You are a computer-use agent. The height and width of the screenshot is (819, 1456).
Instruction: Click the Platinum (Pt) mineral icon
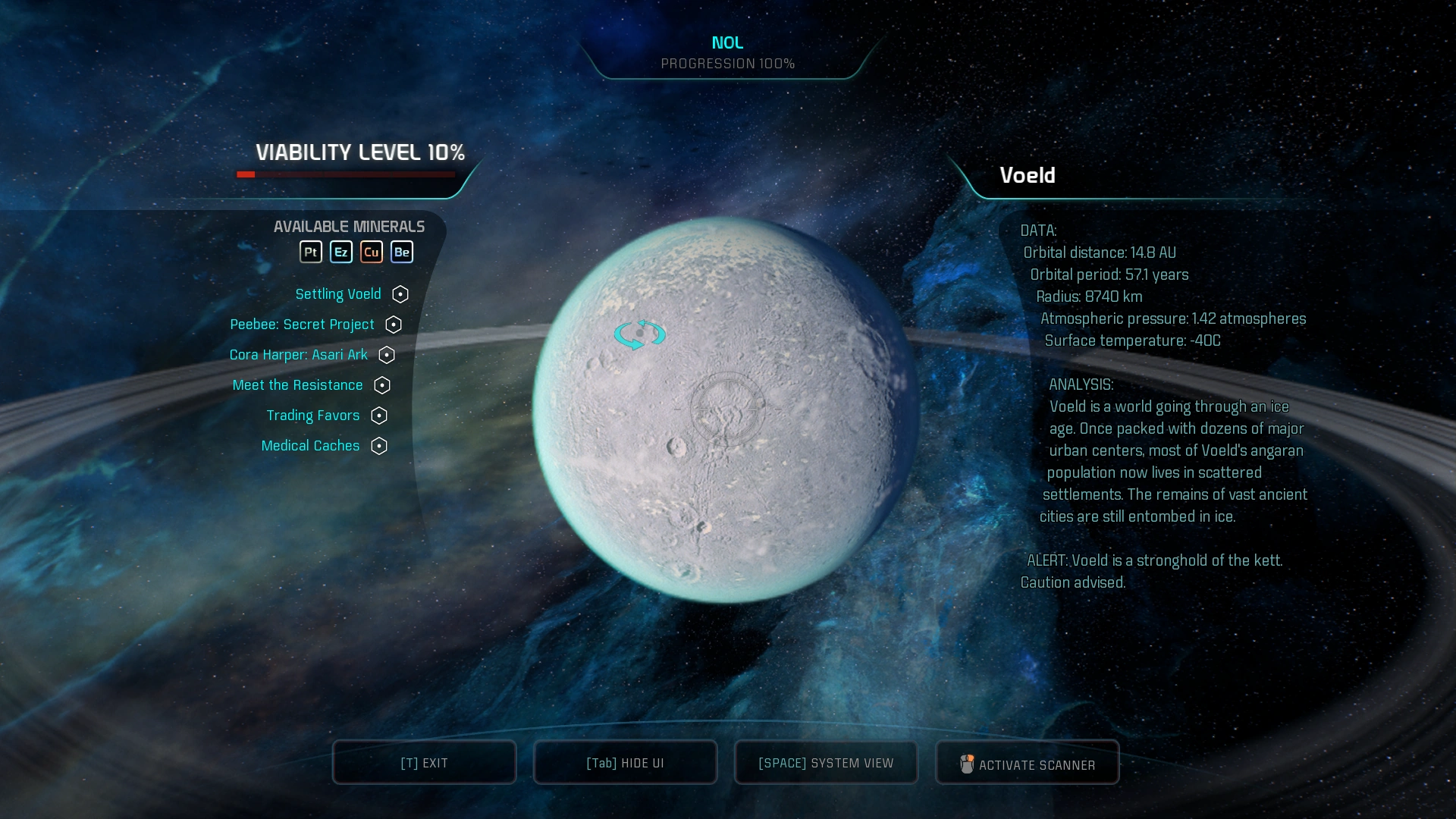tap(311, 252)
